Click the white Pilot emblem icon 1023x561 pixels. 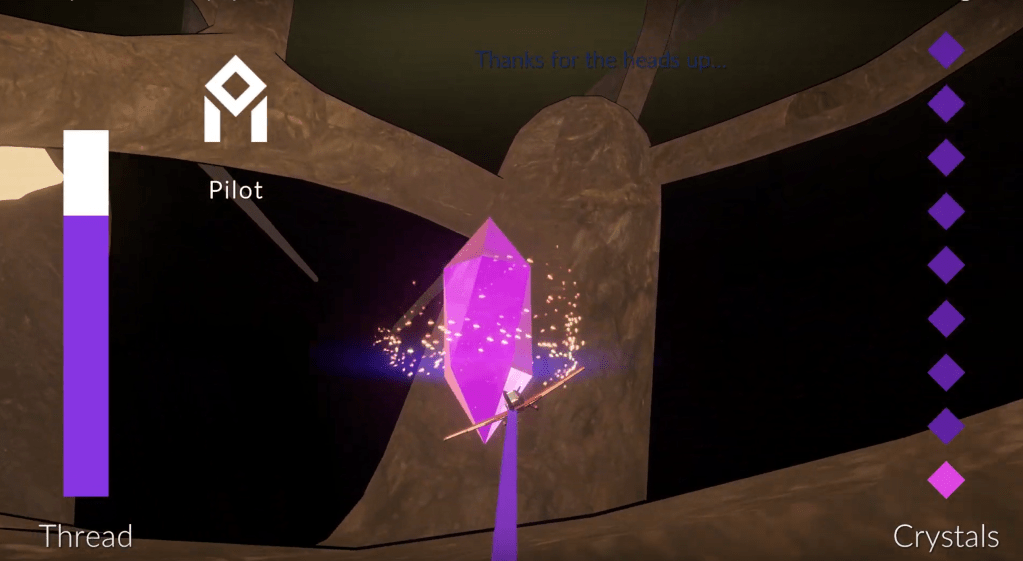coord(236,99)
